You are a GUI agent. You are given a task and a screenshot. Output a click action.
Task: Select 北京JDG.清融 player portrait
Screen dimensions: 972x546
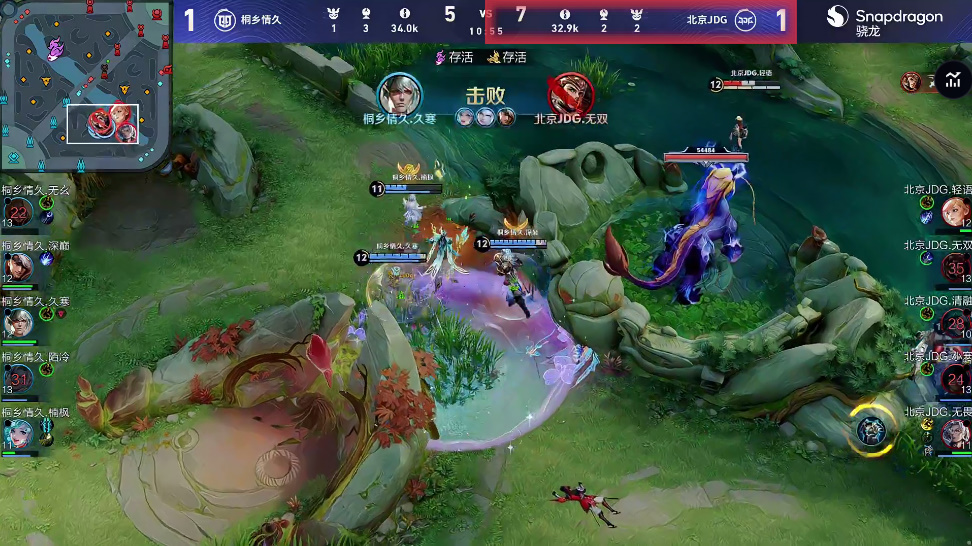[955, 323]
